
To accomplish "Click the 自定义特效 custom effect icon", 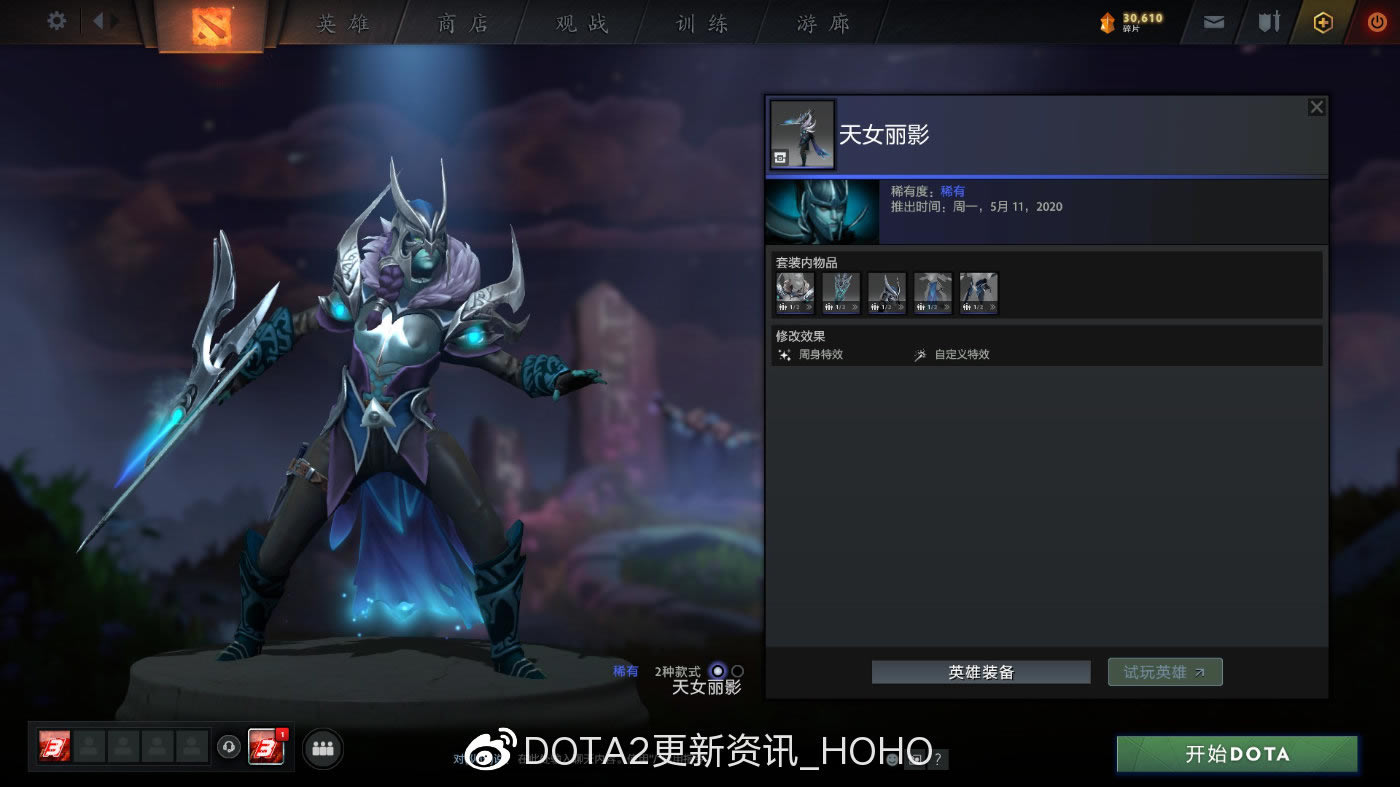I will (x=920, y=354).
